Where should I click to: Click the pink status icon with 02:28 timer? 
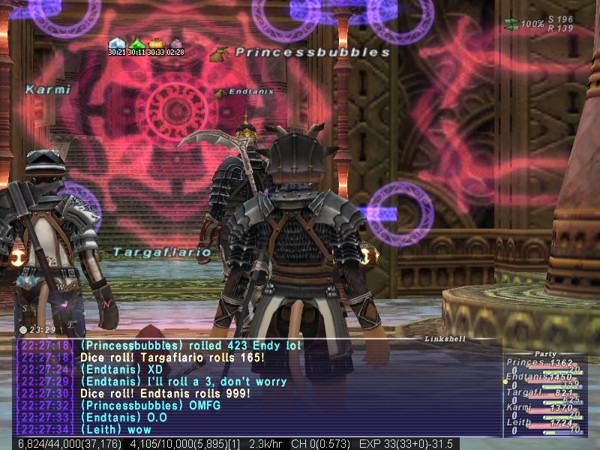[x=176, y=43]
